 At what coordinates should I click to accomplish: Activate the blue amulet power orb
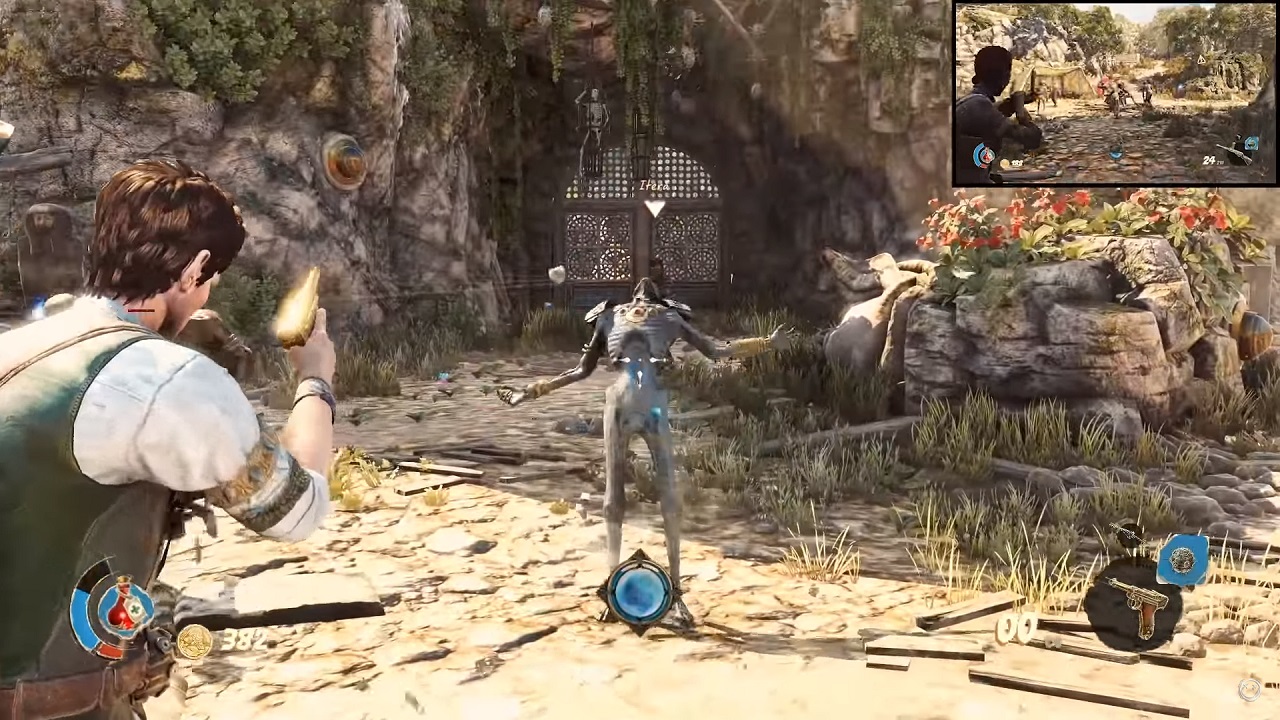pyautogui.click(x=639, y=593)
